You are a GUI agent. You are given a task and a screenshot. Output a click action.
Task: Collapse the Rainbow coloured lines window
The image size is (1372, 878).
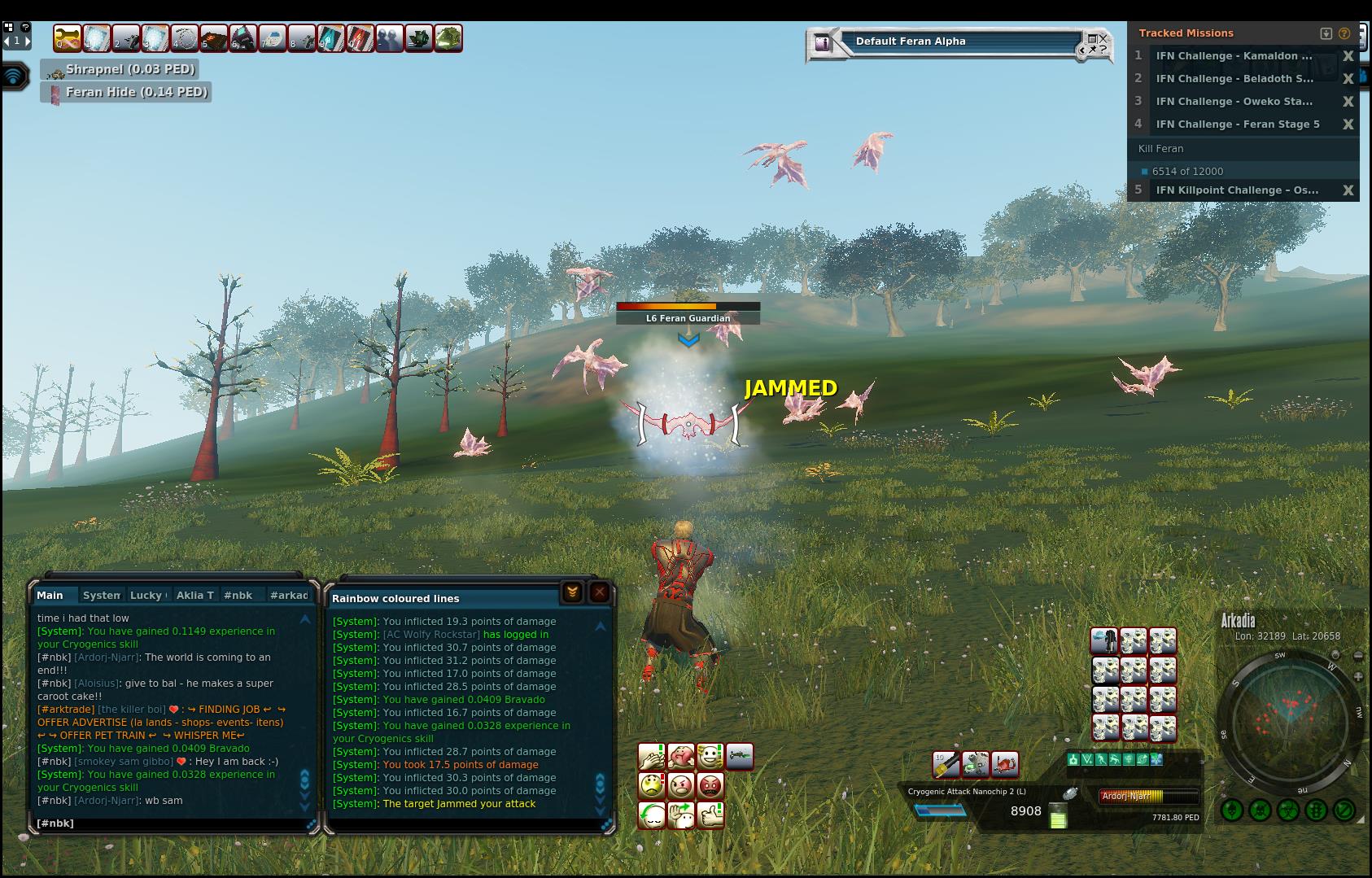pos(572,593)
